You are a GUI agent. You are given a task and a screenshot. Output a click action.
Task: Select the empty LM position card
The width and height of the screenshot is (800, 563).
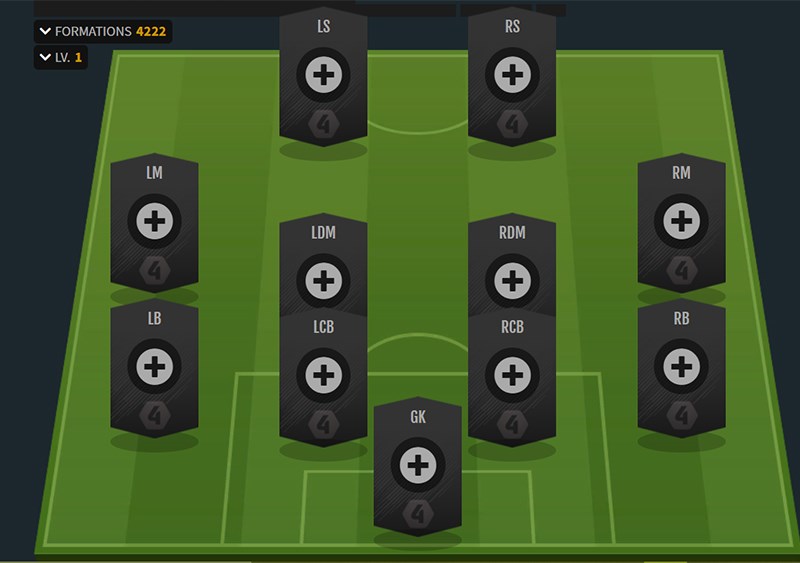(154, 221)
